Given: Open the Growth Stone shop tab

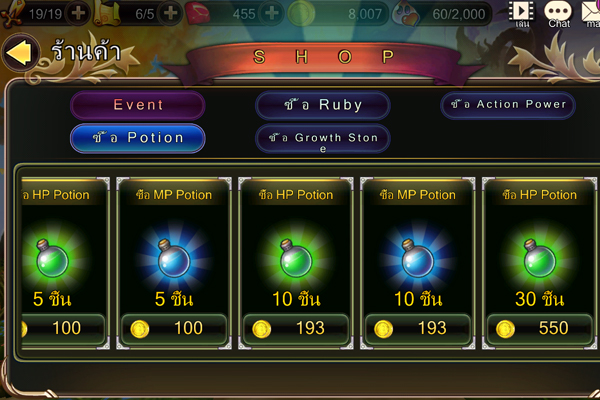Looking at the screenshot, I should point(323,139).
